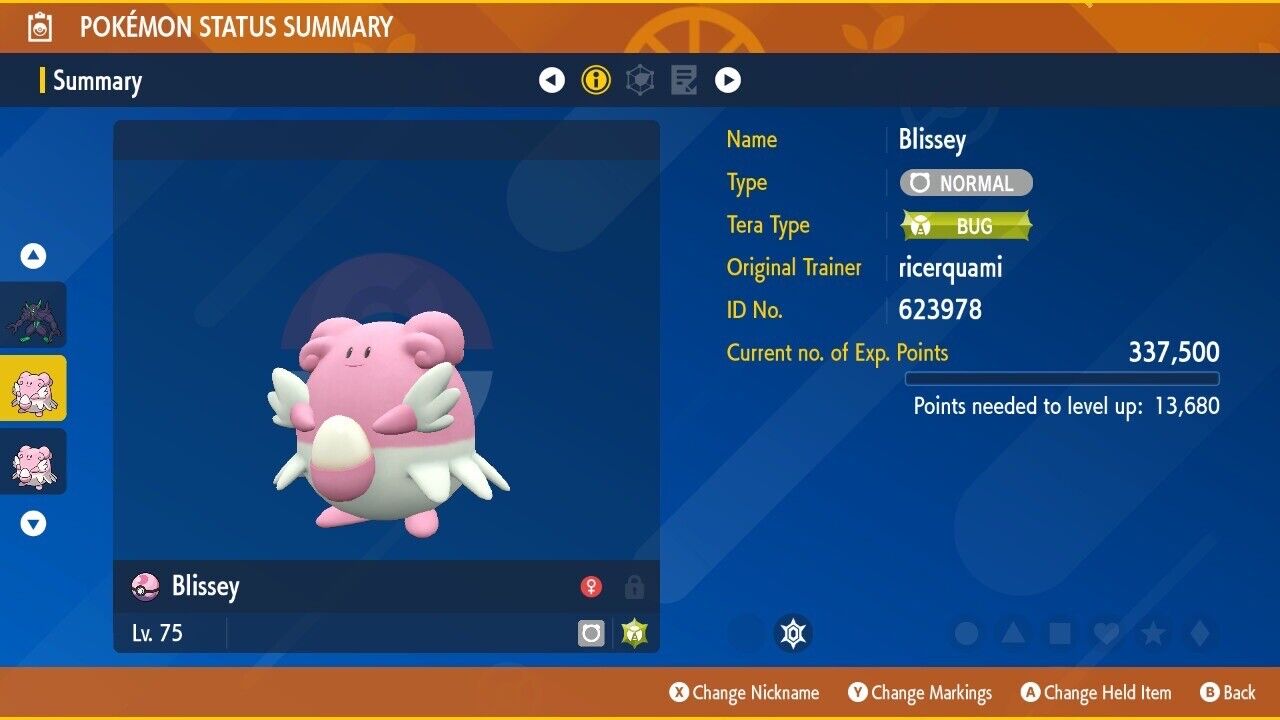1280x720 pixels.
Task: Toggle the star marking
Action: 1152,633
